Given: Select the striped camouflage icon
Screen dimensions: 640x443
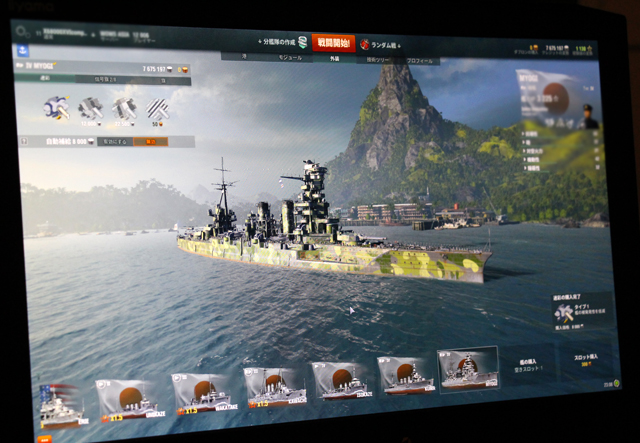Looking at the screenshot, I should 157,109.
